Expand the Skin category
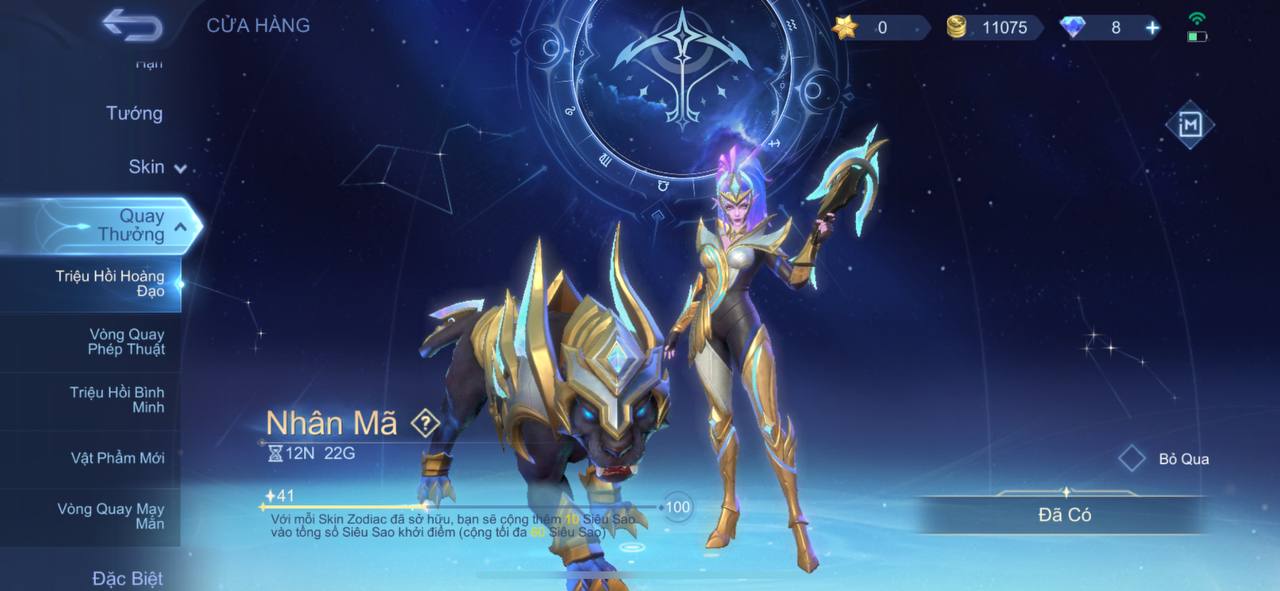 (x=156, y=167)
